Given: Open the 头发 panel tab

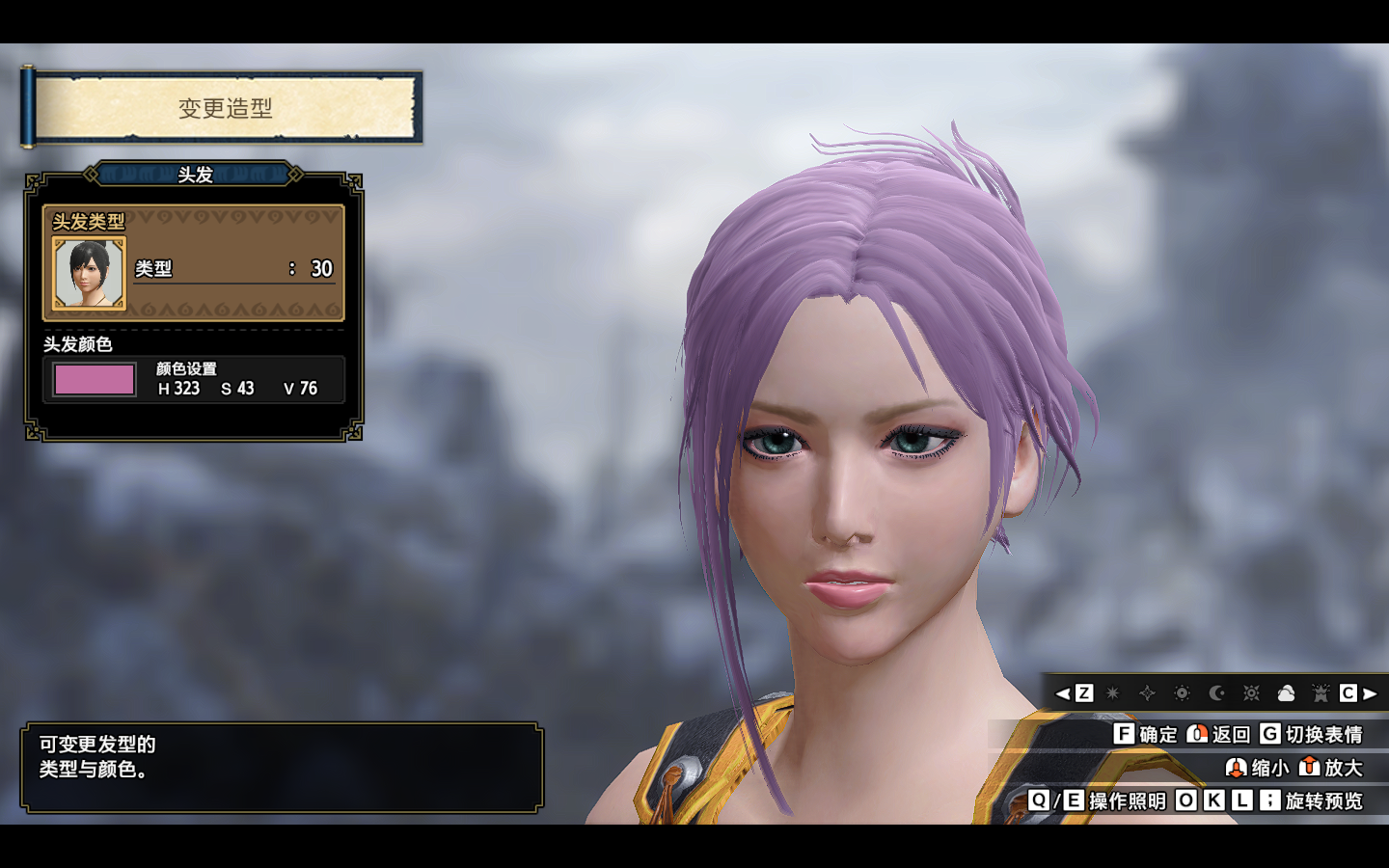Looking at the screenshot, I should (x=193, y=176).
